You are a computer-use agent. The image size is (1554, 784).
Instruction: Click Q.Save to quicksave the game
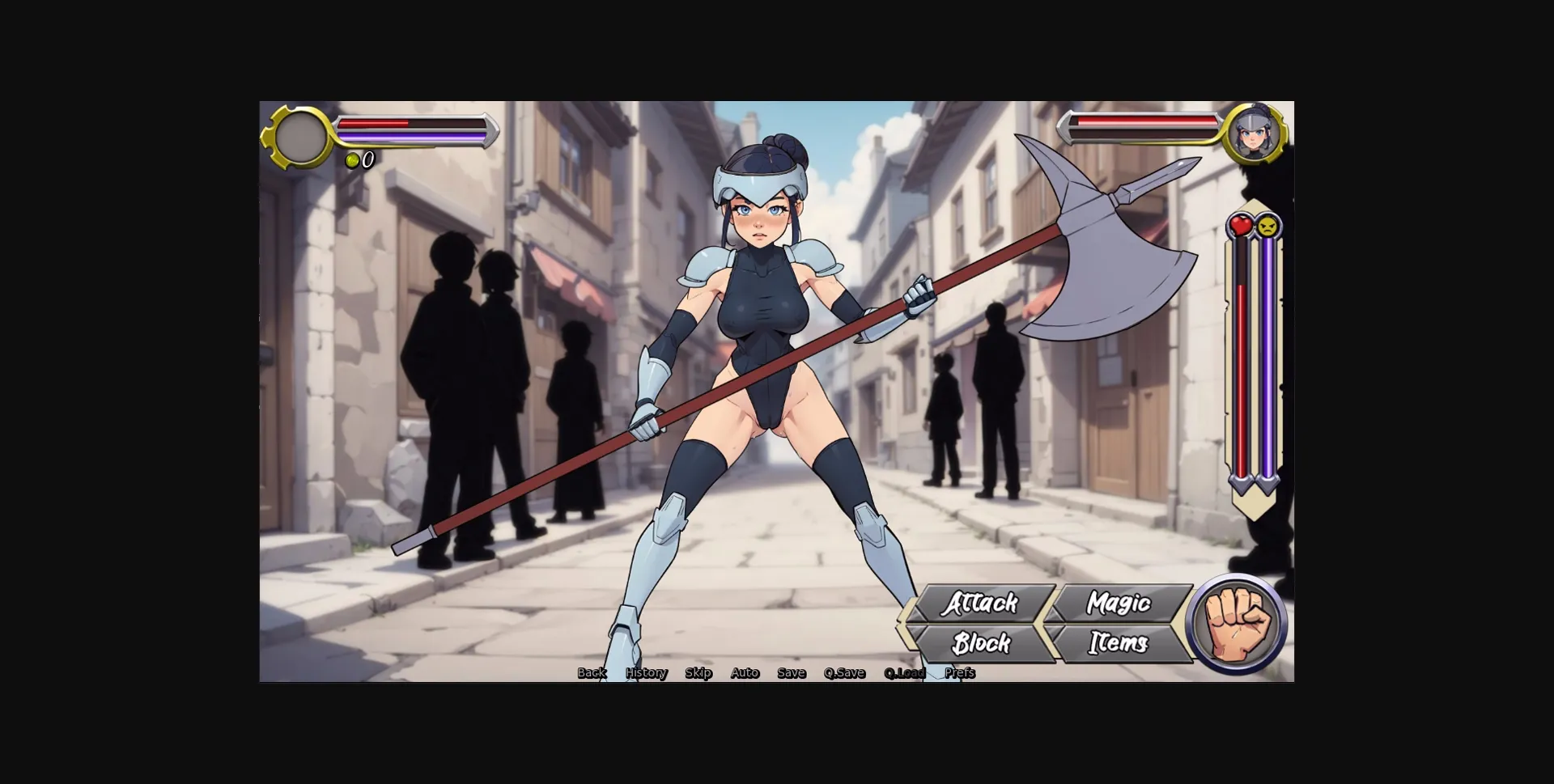pyautogui.click(x=844, y=672)
